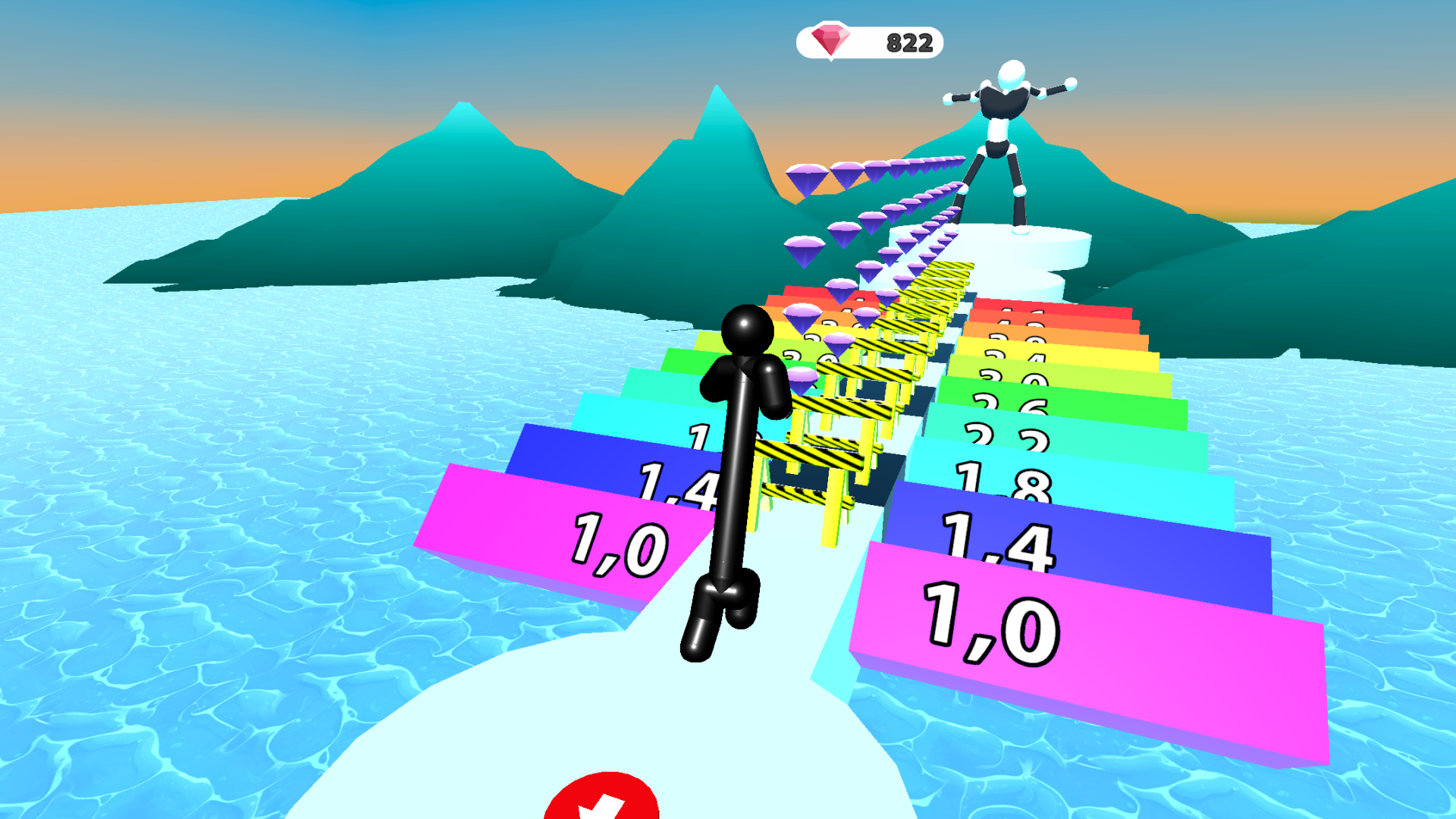Tap the nearest purple diamond collectible

tap(803, 377)
